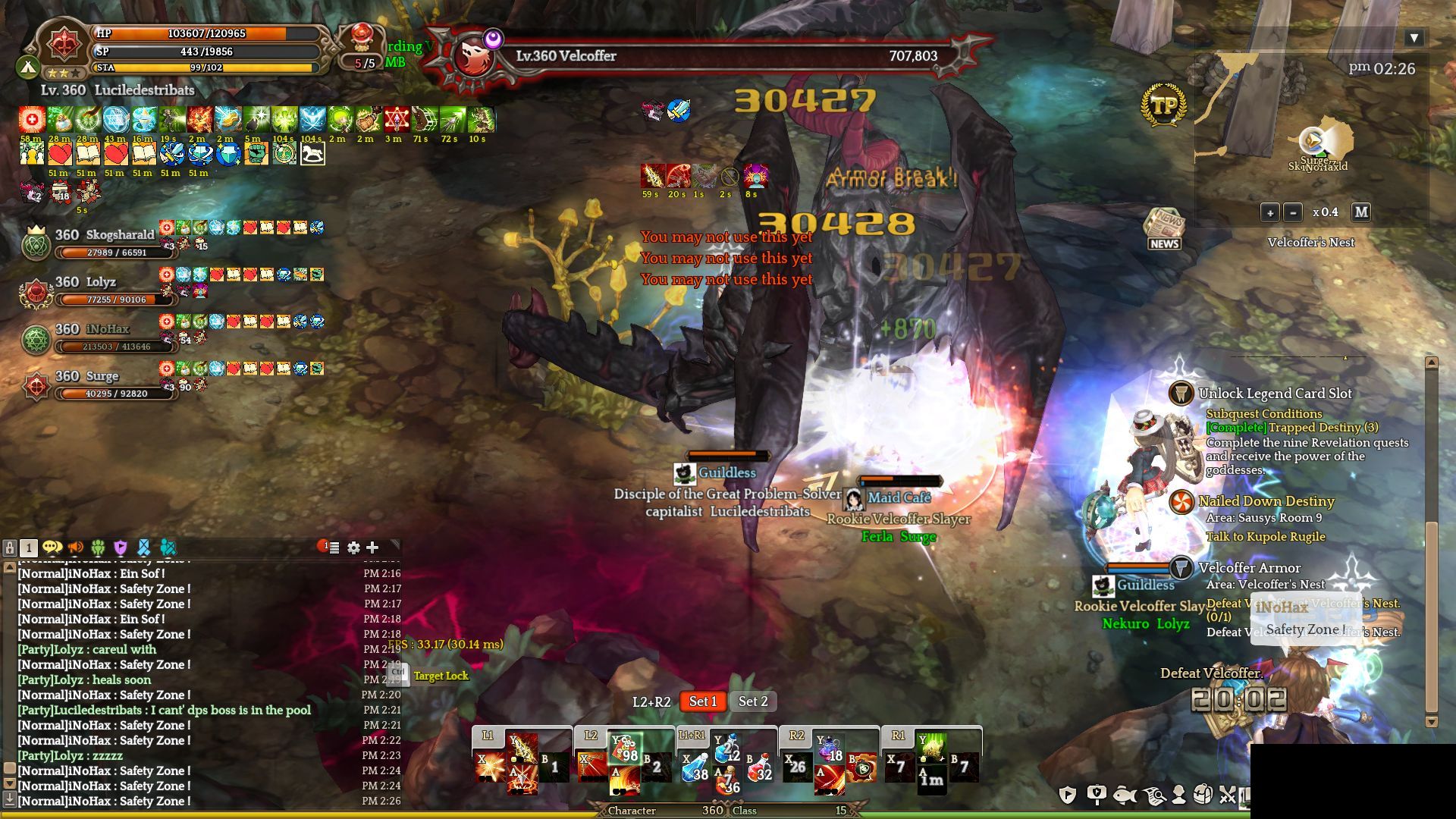Image resolution: width=1456 pixels, height=819 pixels.
Task: Open the full map with M button
Action: [x=1361, y=212]
